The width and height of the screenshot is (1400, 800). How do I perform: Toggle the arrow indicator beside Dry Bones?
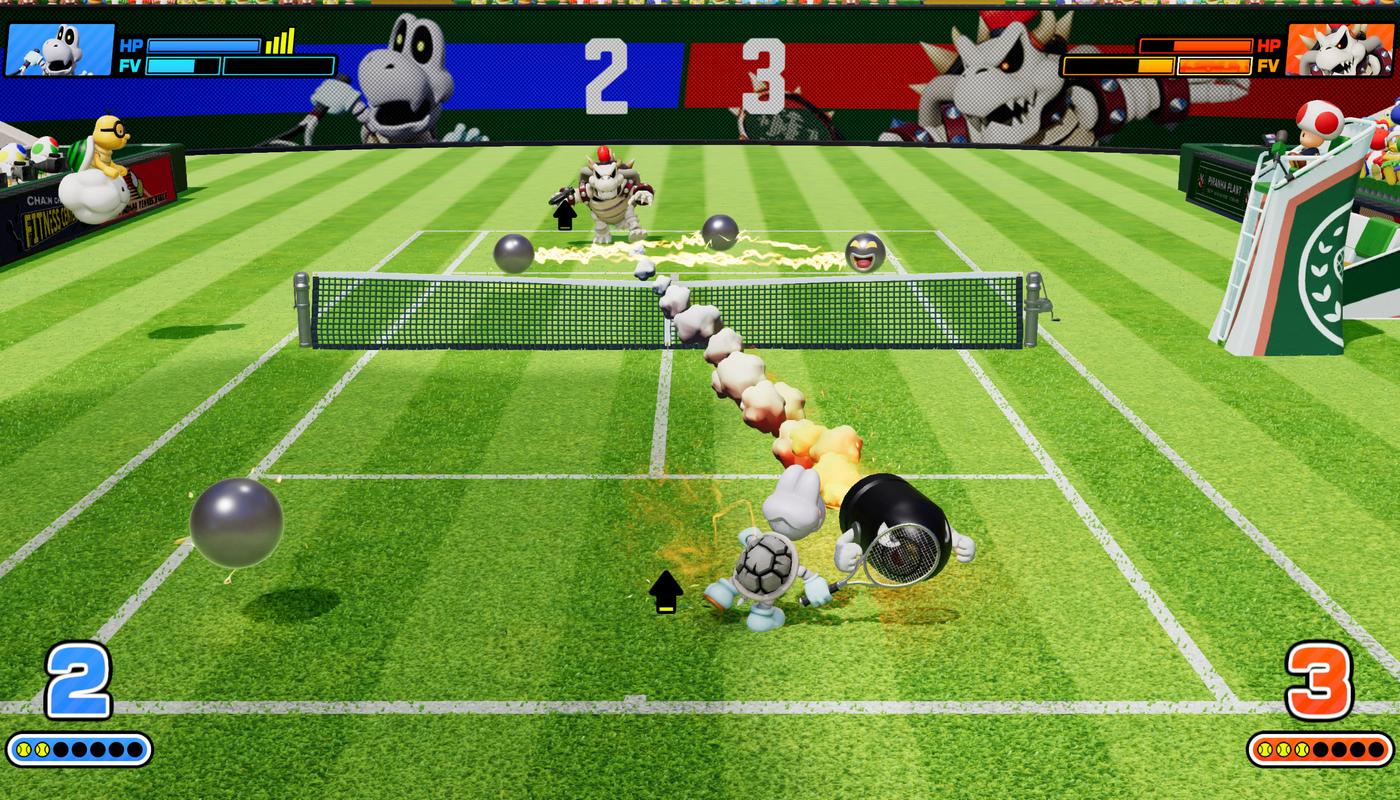(665, 589)
